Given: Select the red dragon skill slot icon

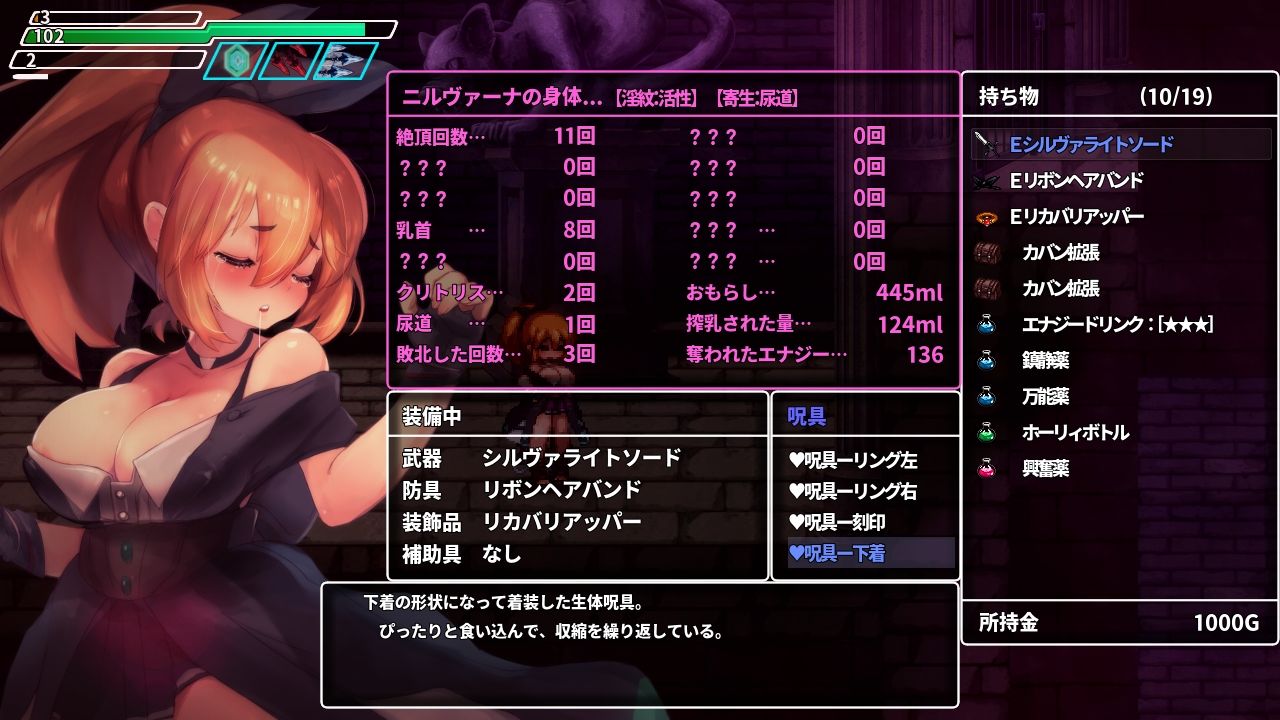Looking at the screenshot, I should coord(289,60).
